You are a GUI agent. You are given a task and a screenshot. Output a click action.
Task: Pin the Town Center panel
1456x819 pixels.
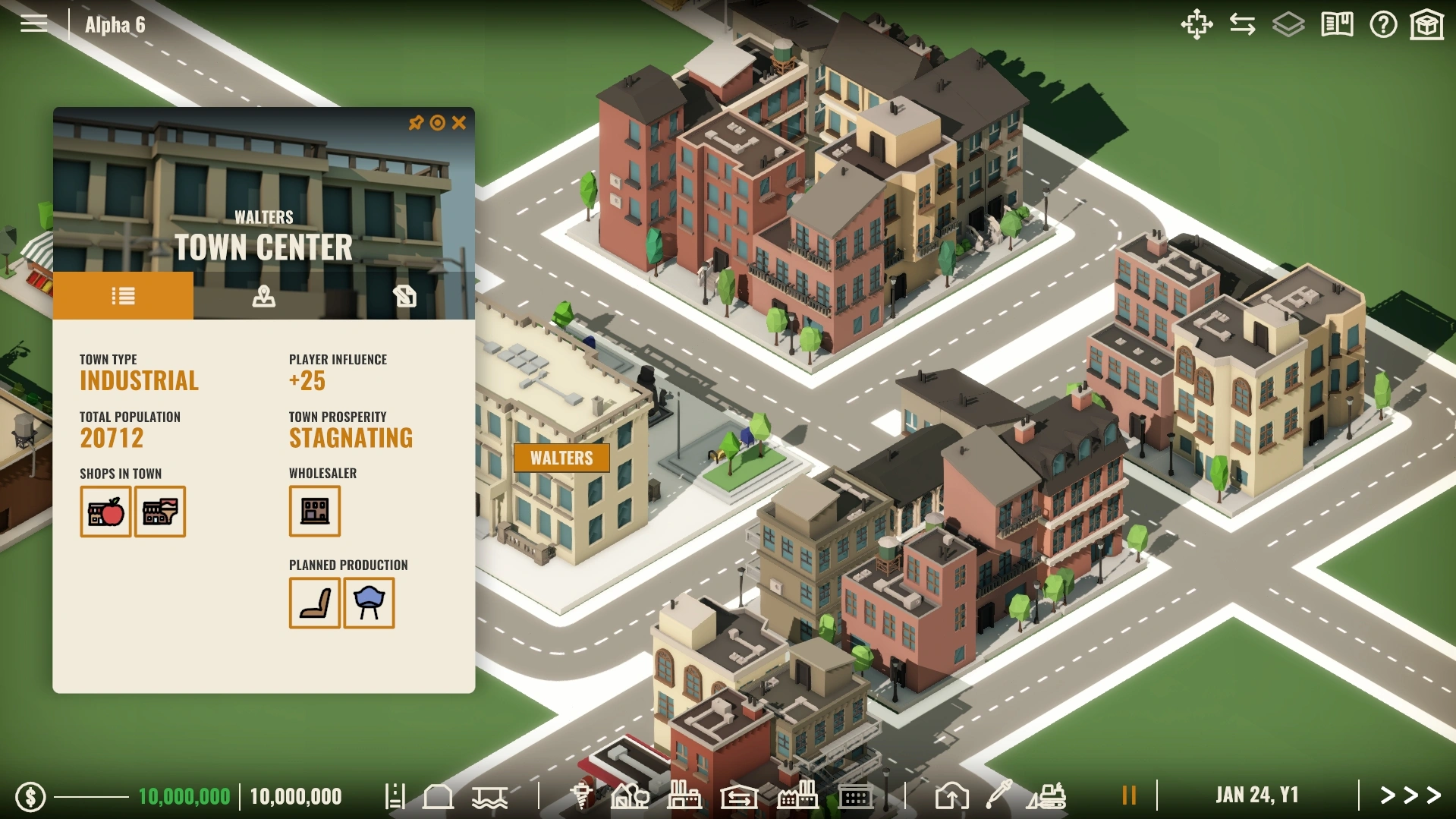point(416,123)
